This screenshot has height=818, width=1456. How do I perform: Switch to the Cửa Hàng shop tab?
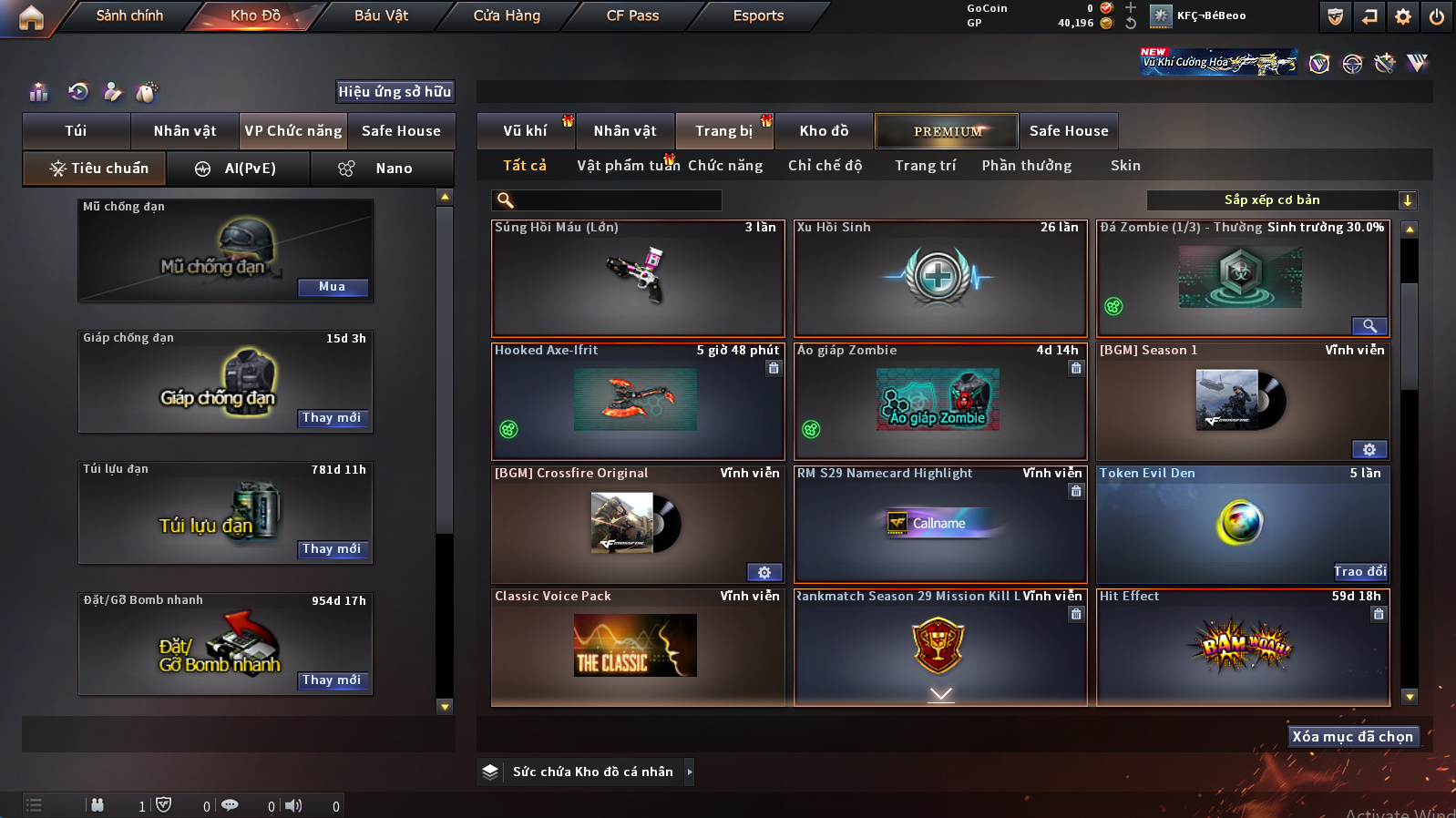(507, 15)
